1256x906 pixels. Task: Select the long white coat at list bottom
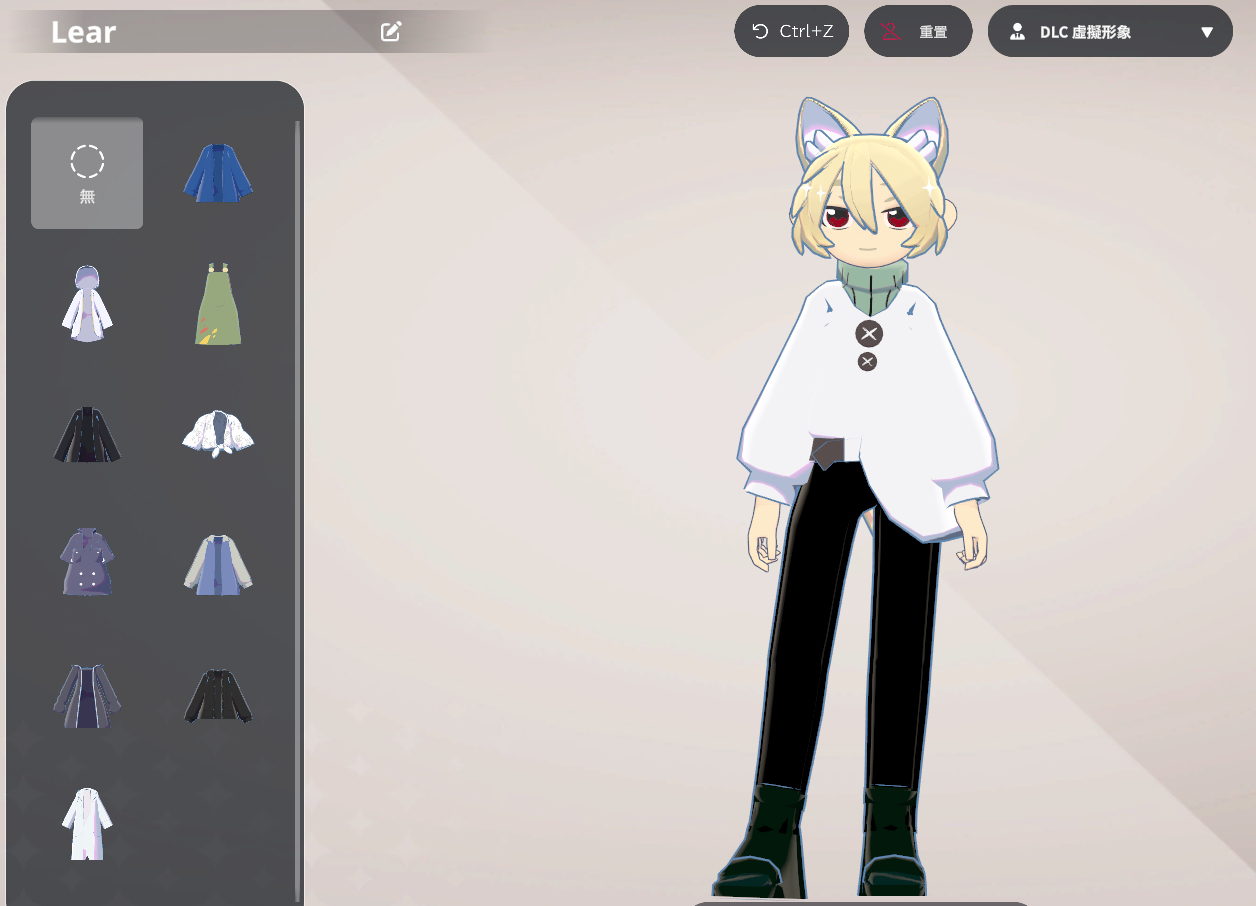pos(87,824)
